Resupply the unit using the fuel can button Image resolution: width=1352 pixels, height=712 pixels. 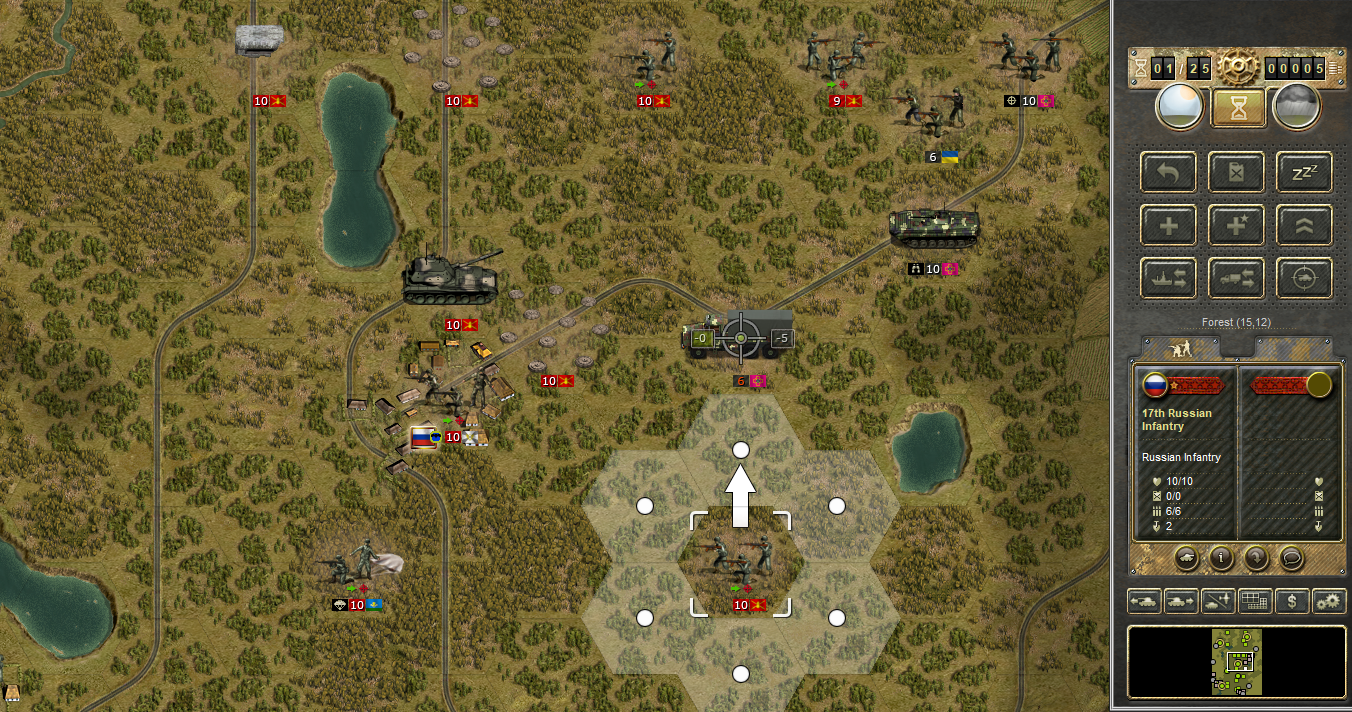point(1235,172)
